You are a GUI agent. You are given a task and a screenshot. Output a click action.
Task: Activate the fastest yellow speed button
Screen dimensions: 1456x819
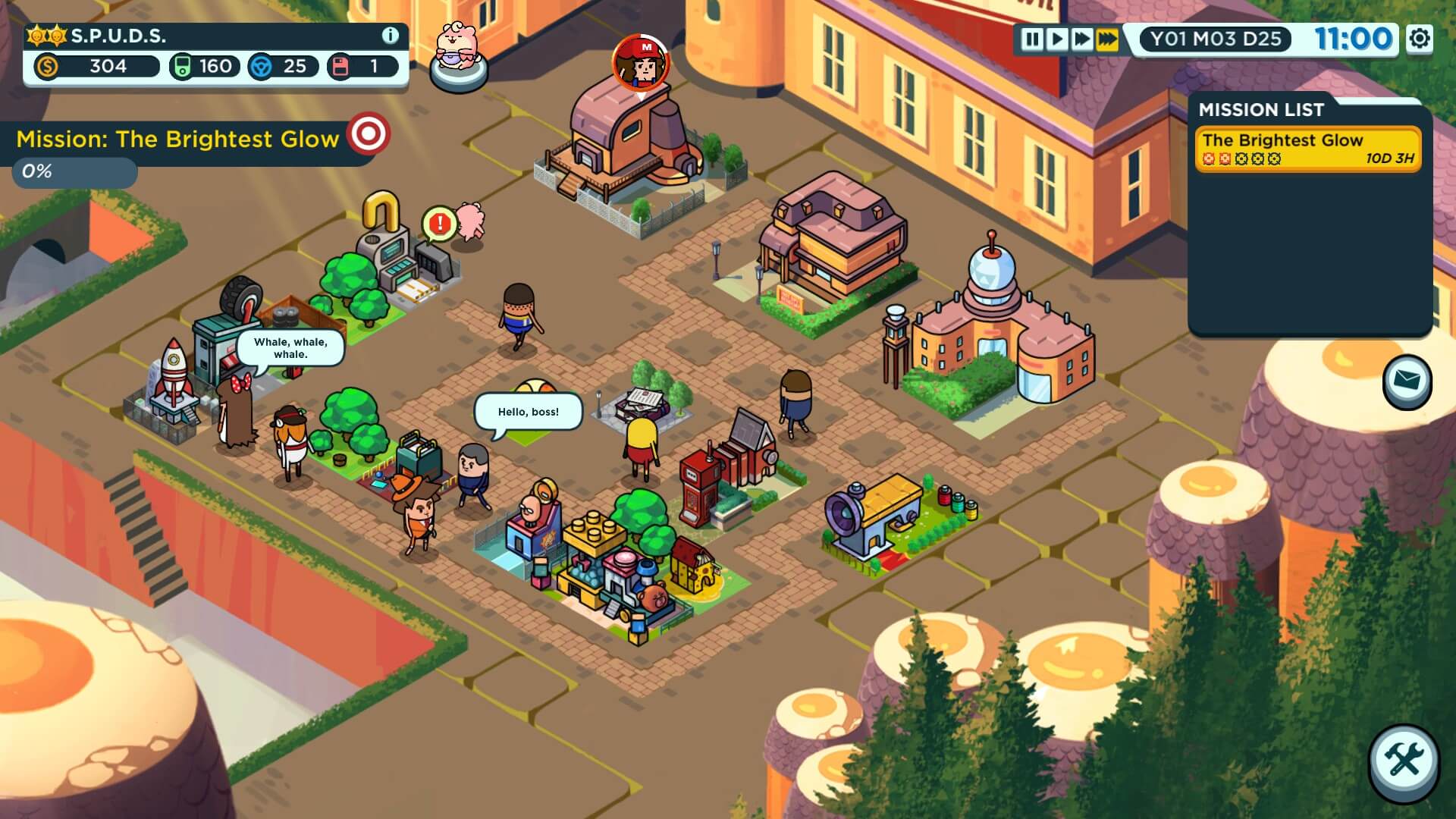pyautogui.click(x=1108, y=39)
